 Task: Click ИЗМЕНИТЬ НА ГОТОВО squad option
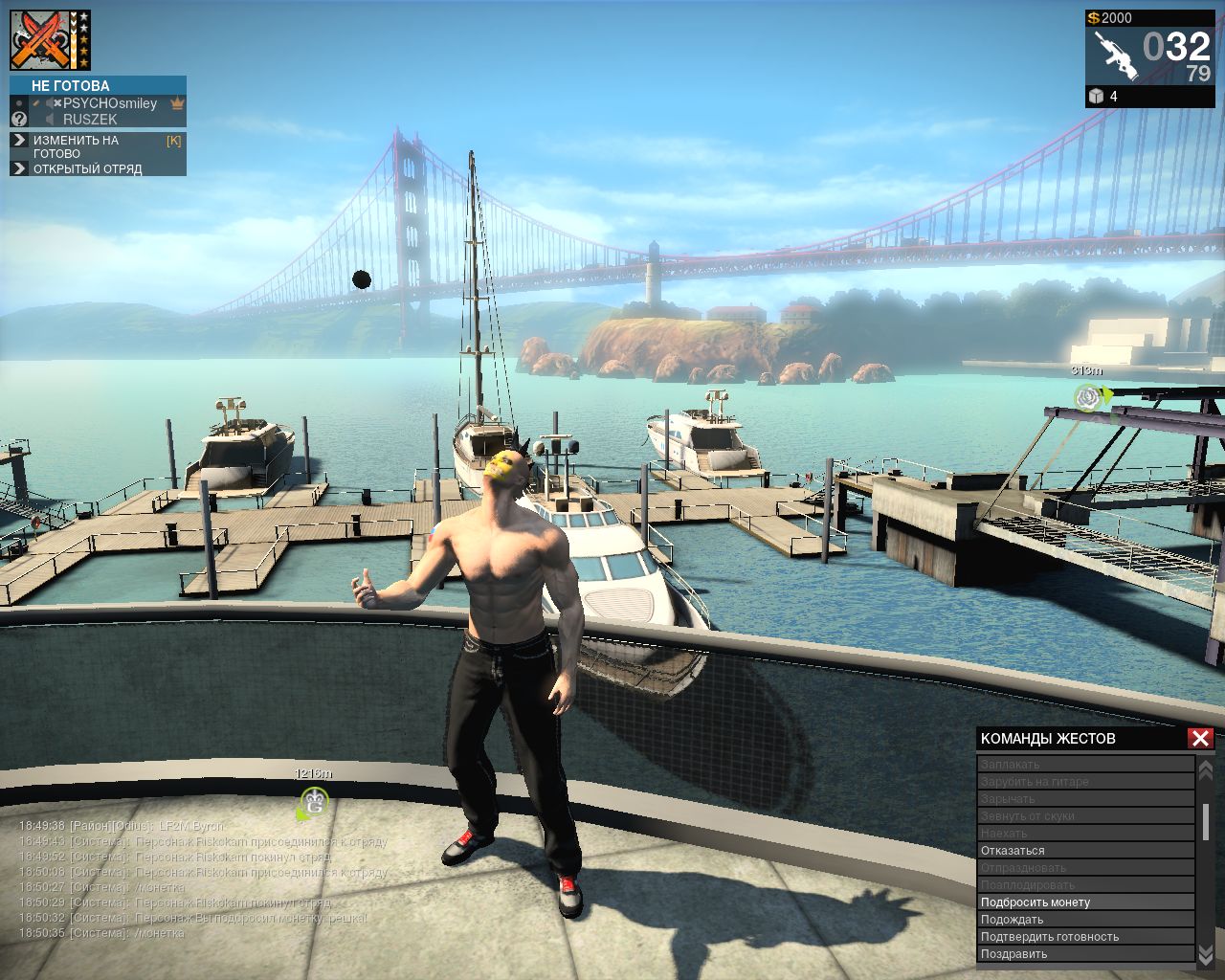pos(76,146)
